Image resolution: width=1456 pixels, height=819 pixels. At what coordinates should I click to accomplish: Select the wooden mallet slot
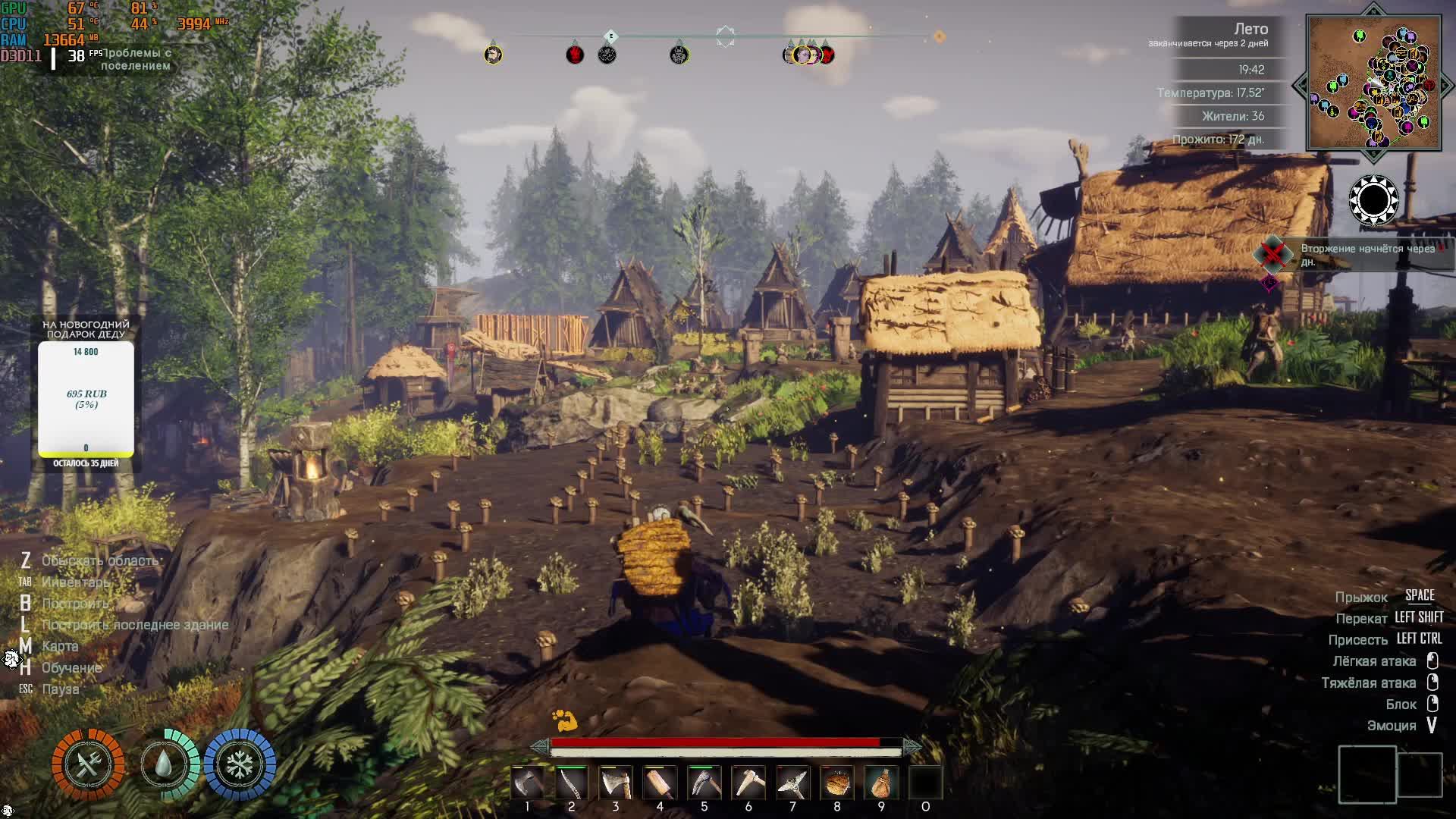660,783
